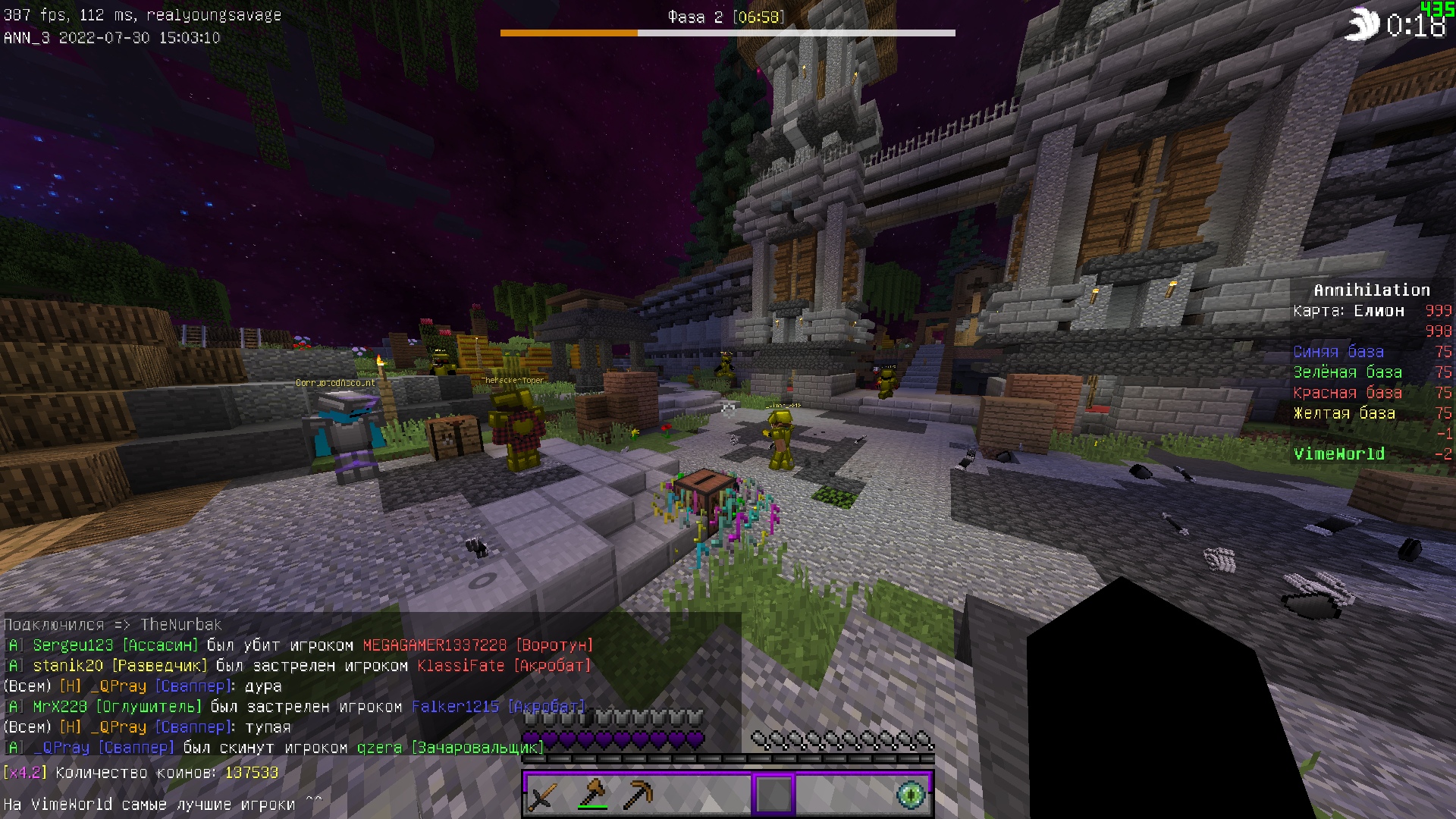Image resolution: width=1456 pixels, height=819 pixels.
Task: Select the wooden axe hotbar slot
Action: tap(591, 794)
